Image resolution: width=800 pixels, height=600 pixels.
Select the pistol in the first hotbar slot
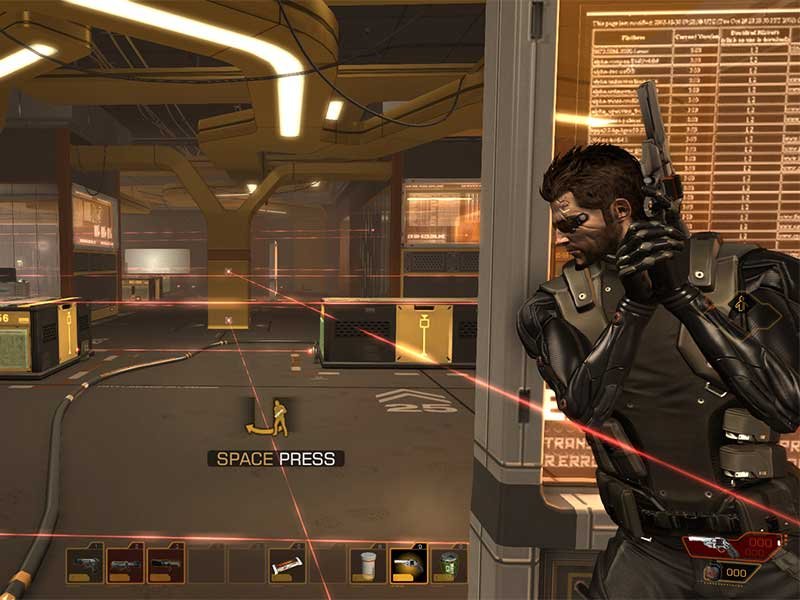tap(84, 565)
